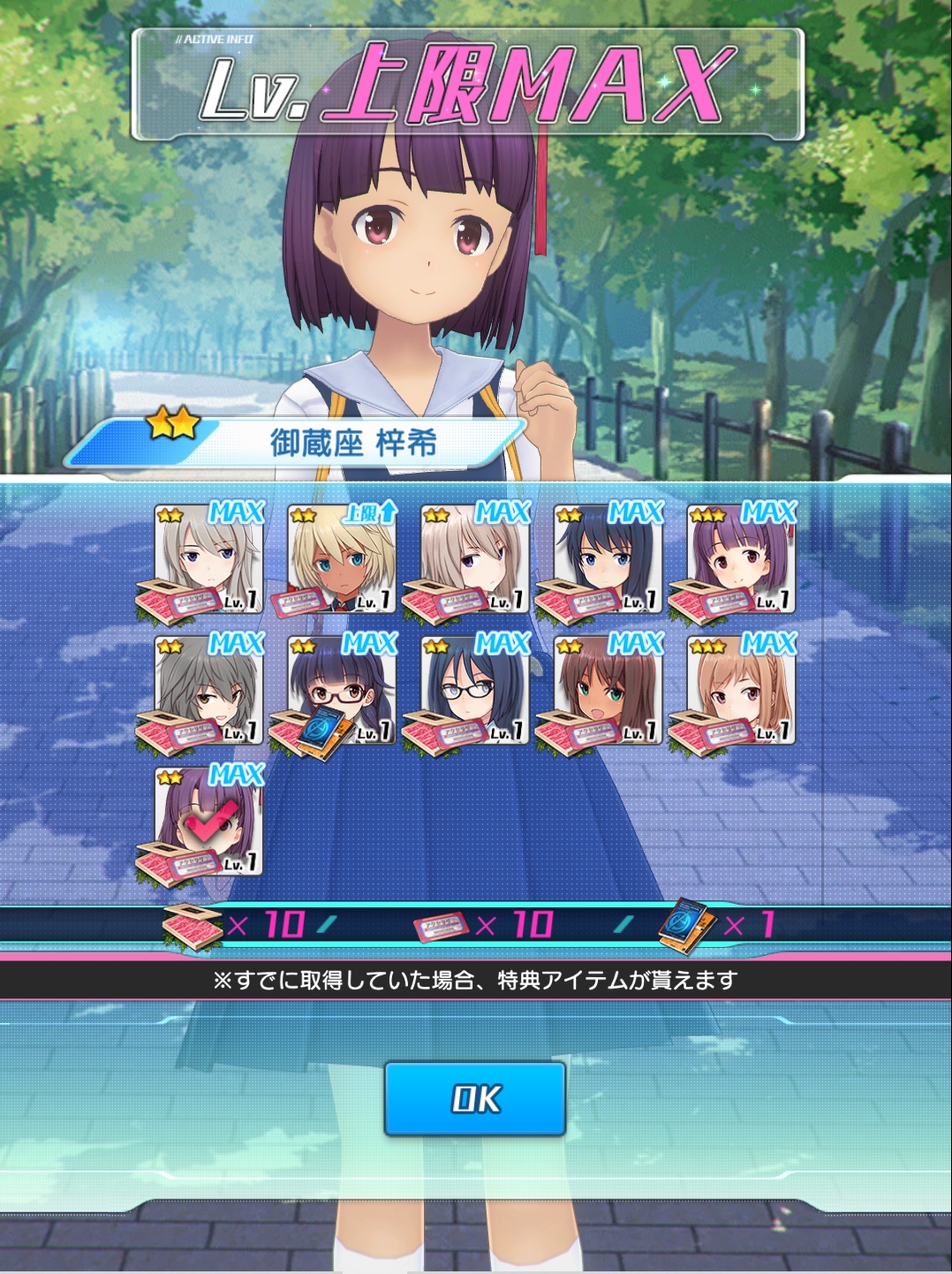This screenshot has width=952, height=1274.
Task: Select the portrait marked with a pink checkmark
Action: click(x=209, y=822)
